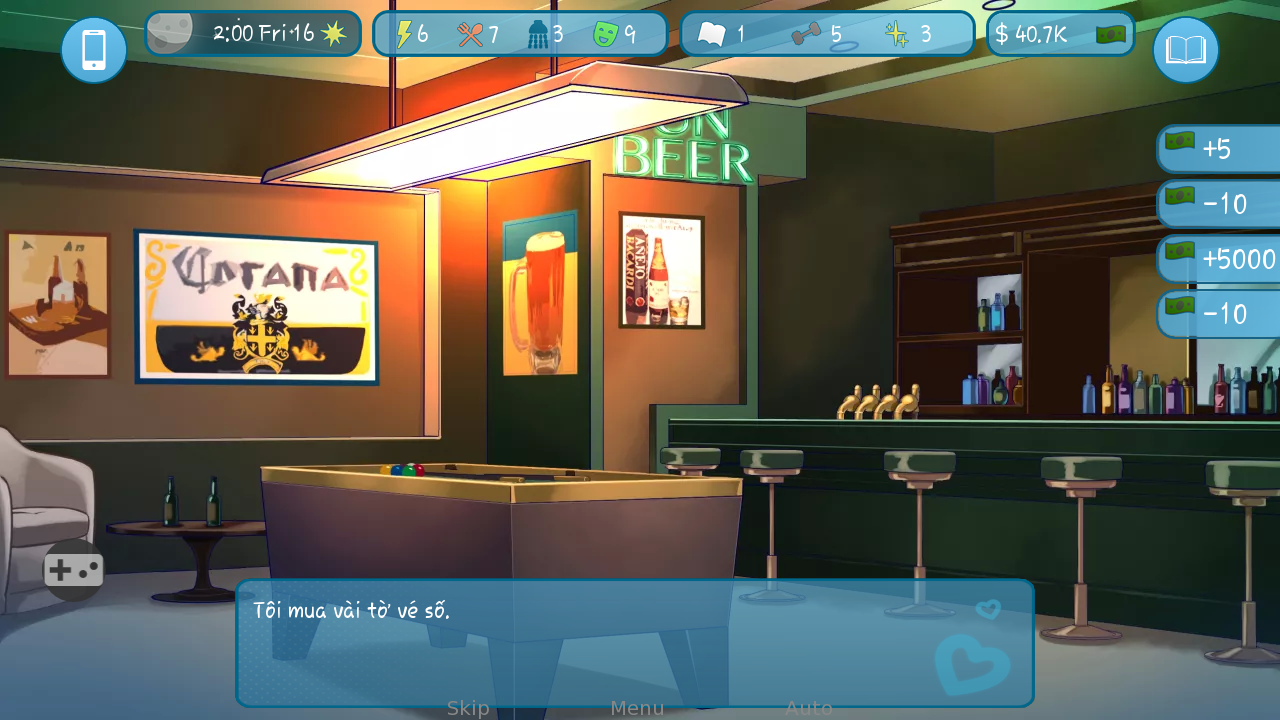Click the time and date panel
1280x720 pixels.
pos(253,34)
